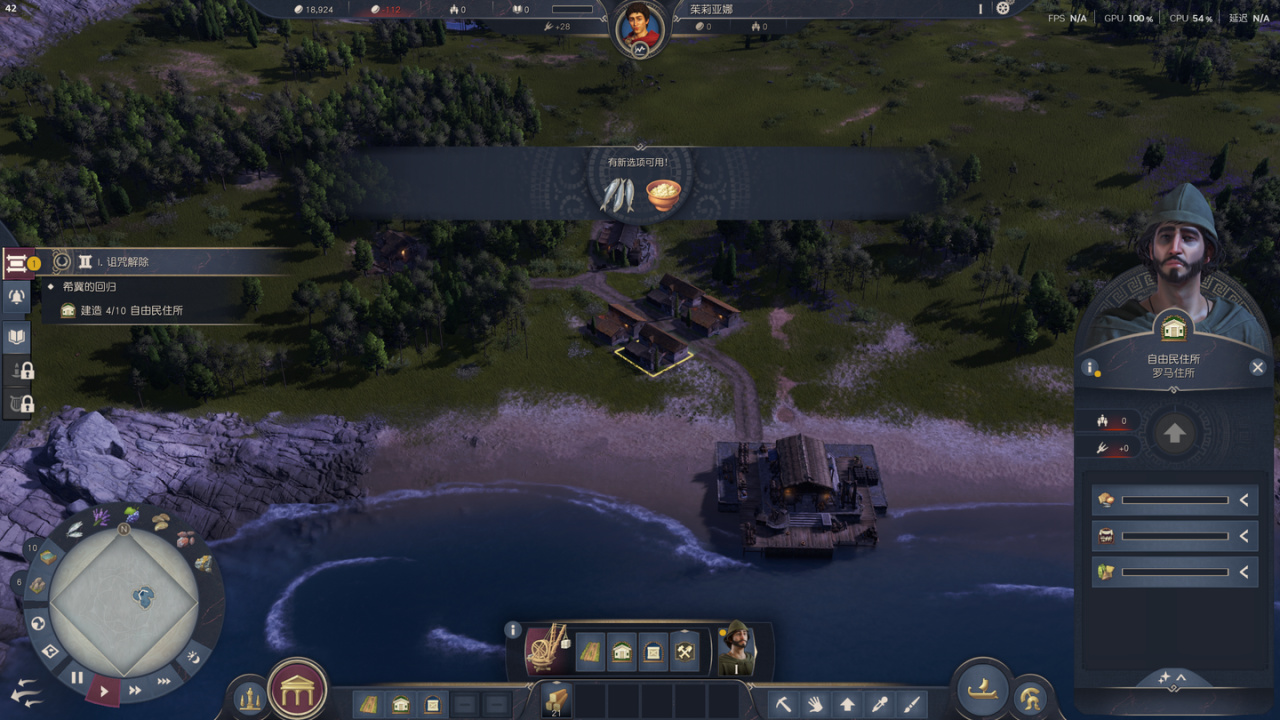Open the notifications bell tab
The image size is (1280, 720).
point(17,296)
